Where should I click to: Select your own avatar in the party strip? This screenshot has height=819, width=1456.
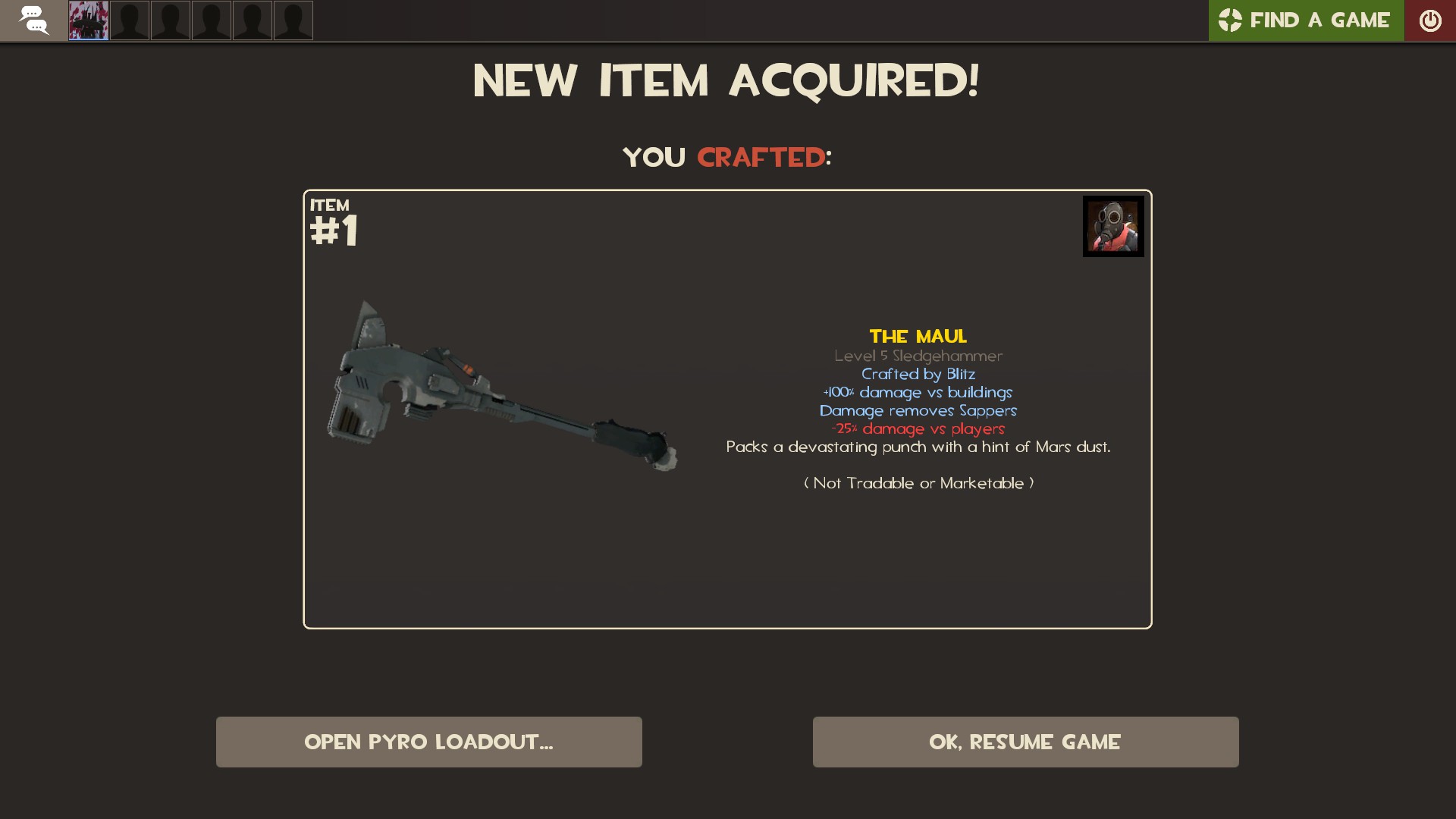click(x=88, y=20)
